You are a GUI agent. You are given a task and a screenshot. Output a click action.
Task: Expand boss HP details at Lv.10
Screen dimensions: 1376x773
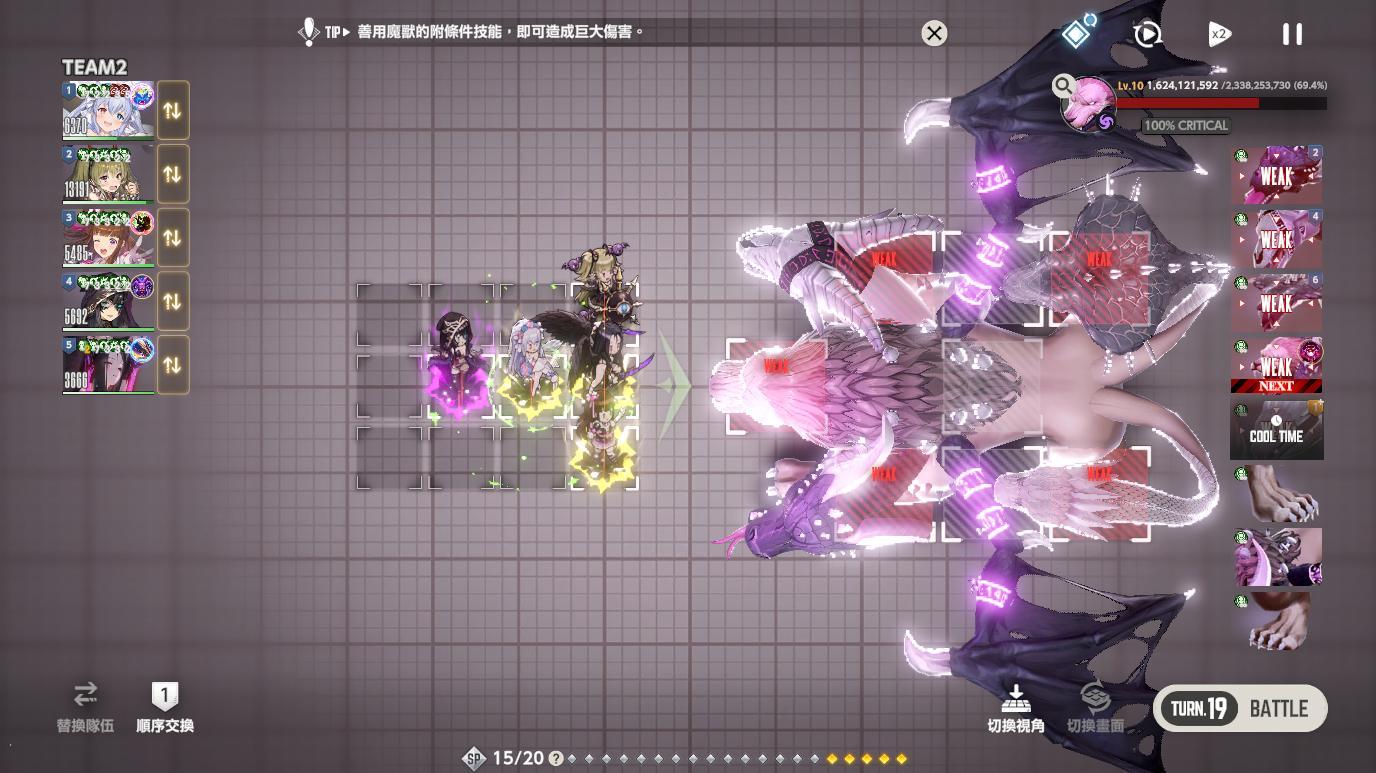coord(1129,86)
